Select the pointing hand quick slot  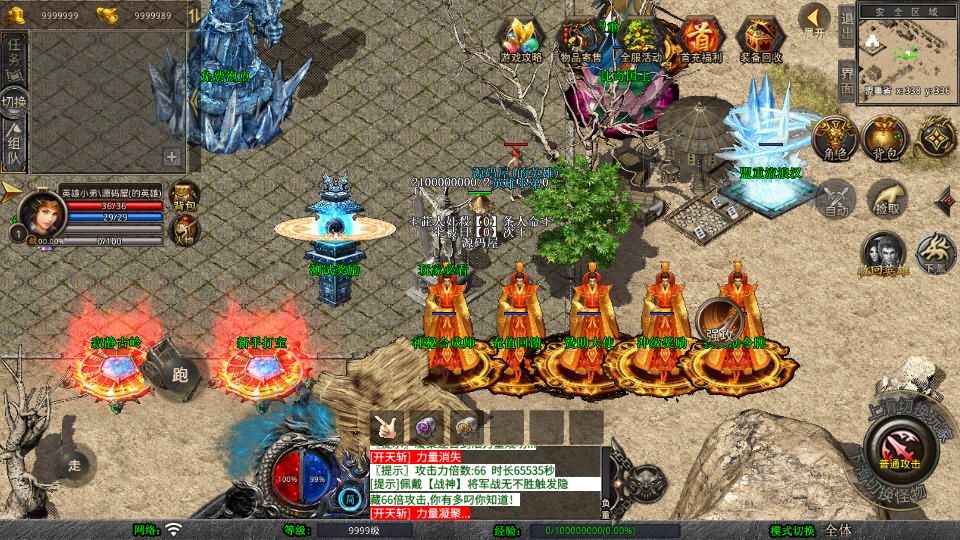[387, 425]
